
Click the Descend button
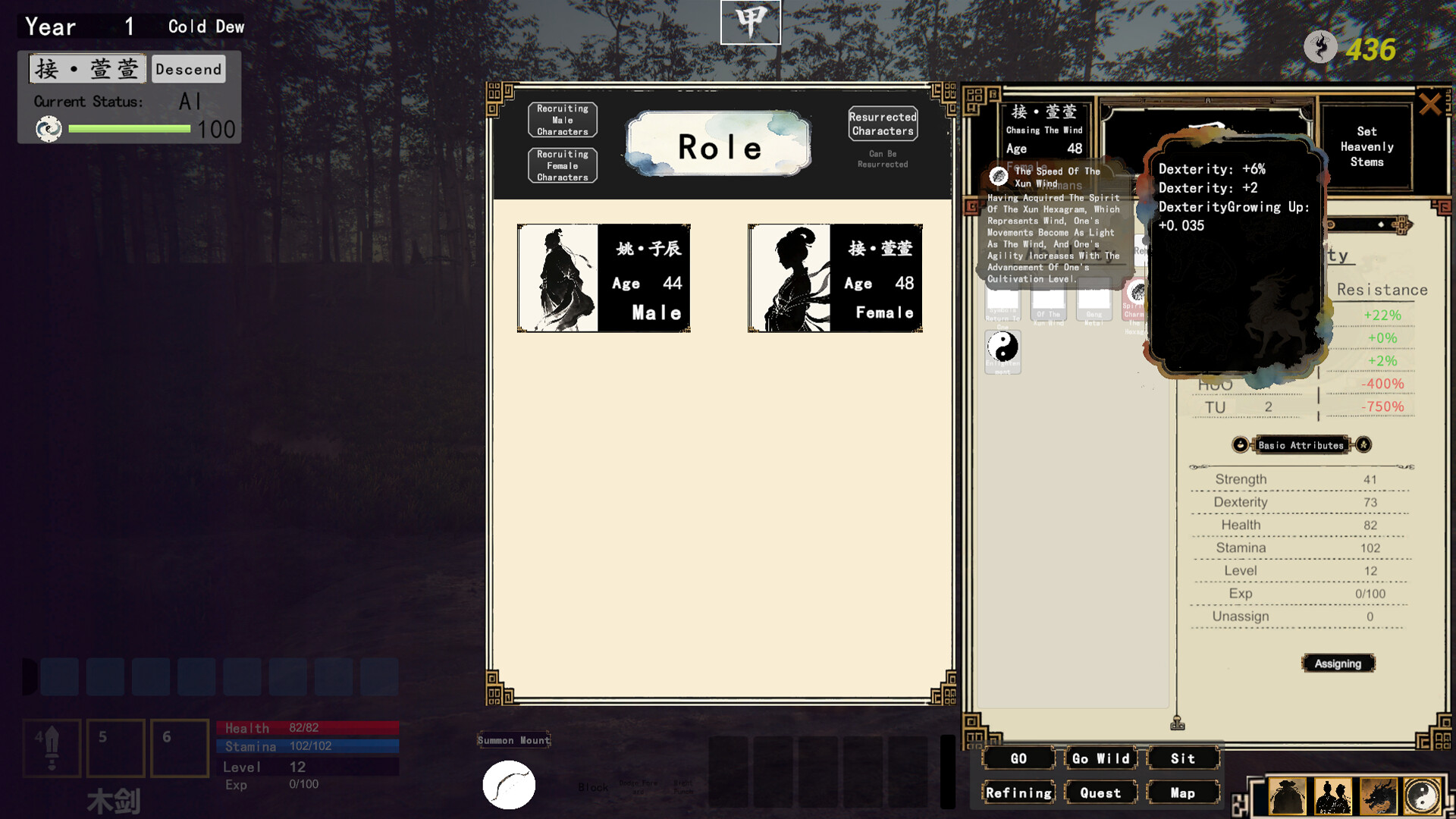[x=189, y=69]
